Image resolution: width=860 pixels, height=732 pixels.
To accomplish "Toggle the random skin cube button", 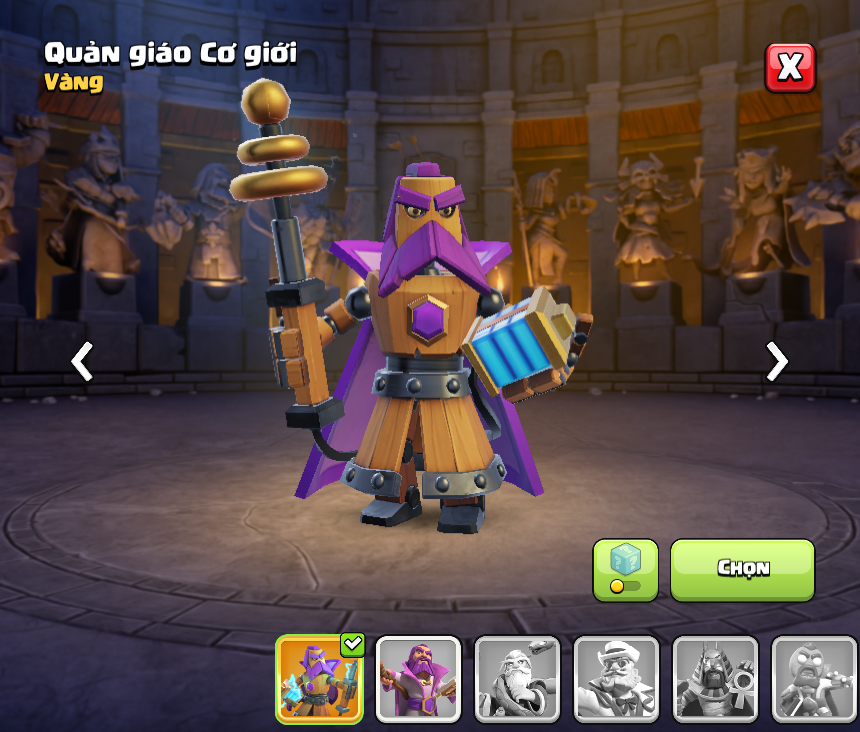I will coord(625,570).
